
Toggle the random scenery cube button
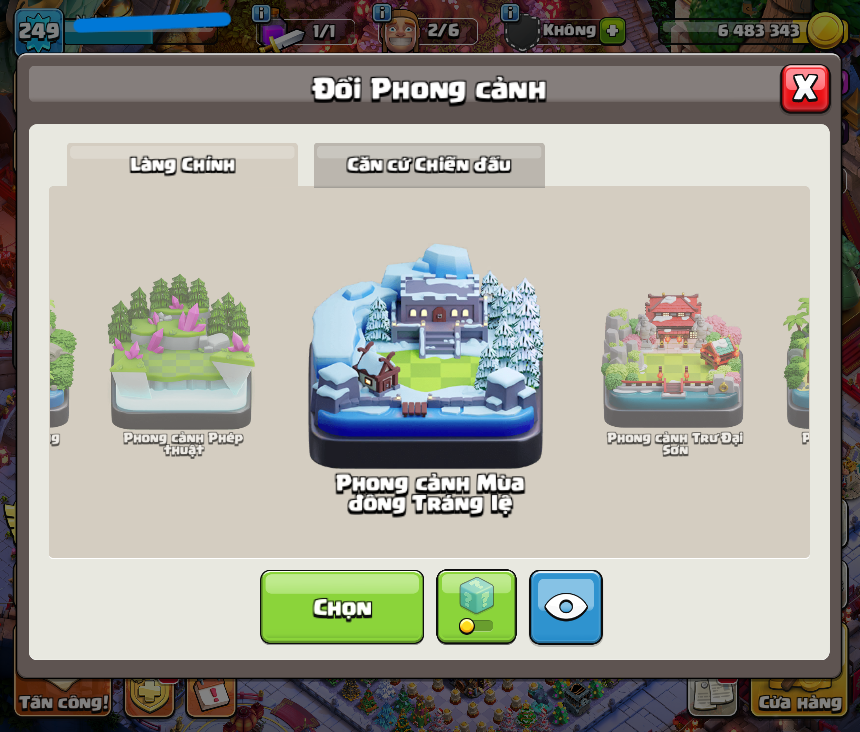click(x=476, y=607)
